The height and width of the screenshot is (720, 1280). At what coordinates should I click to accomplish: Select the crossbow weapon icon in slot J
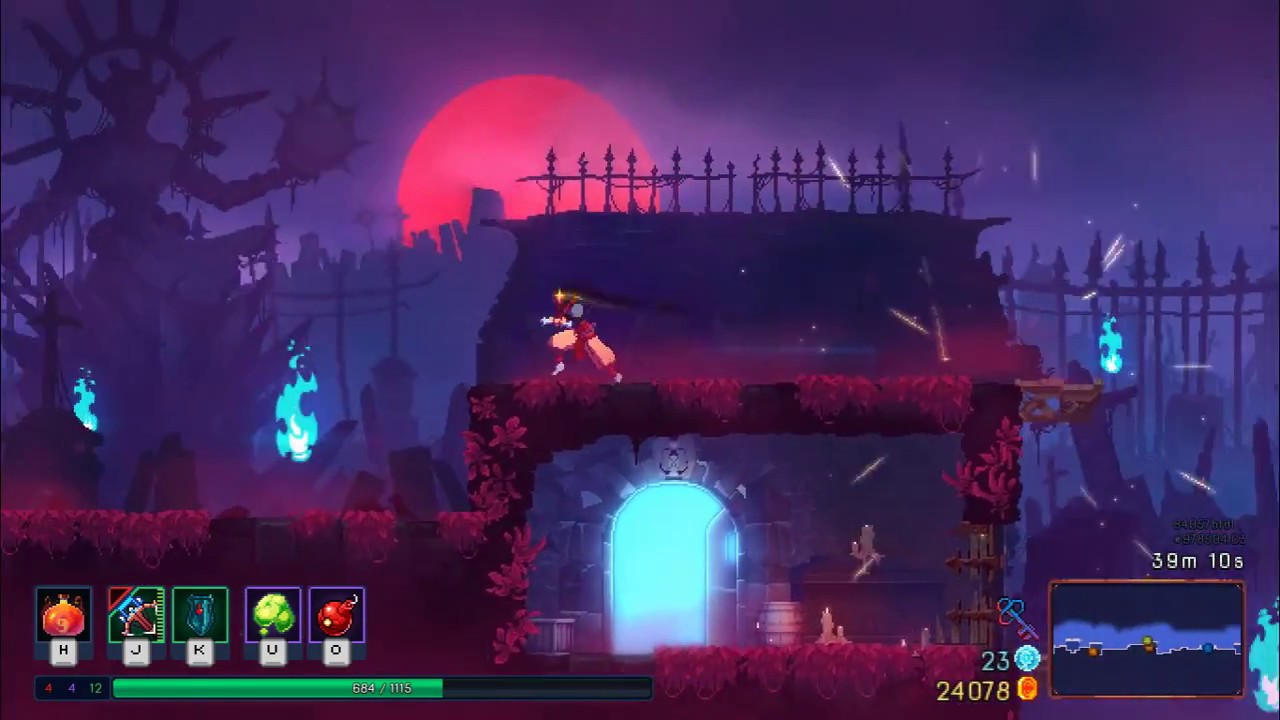pos(136,614)
